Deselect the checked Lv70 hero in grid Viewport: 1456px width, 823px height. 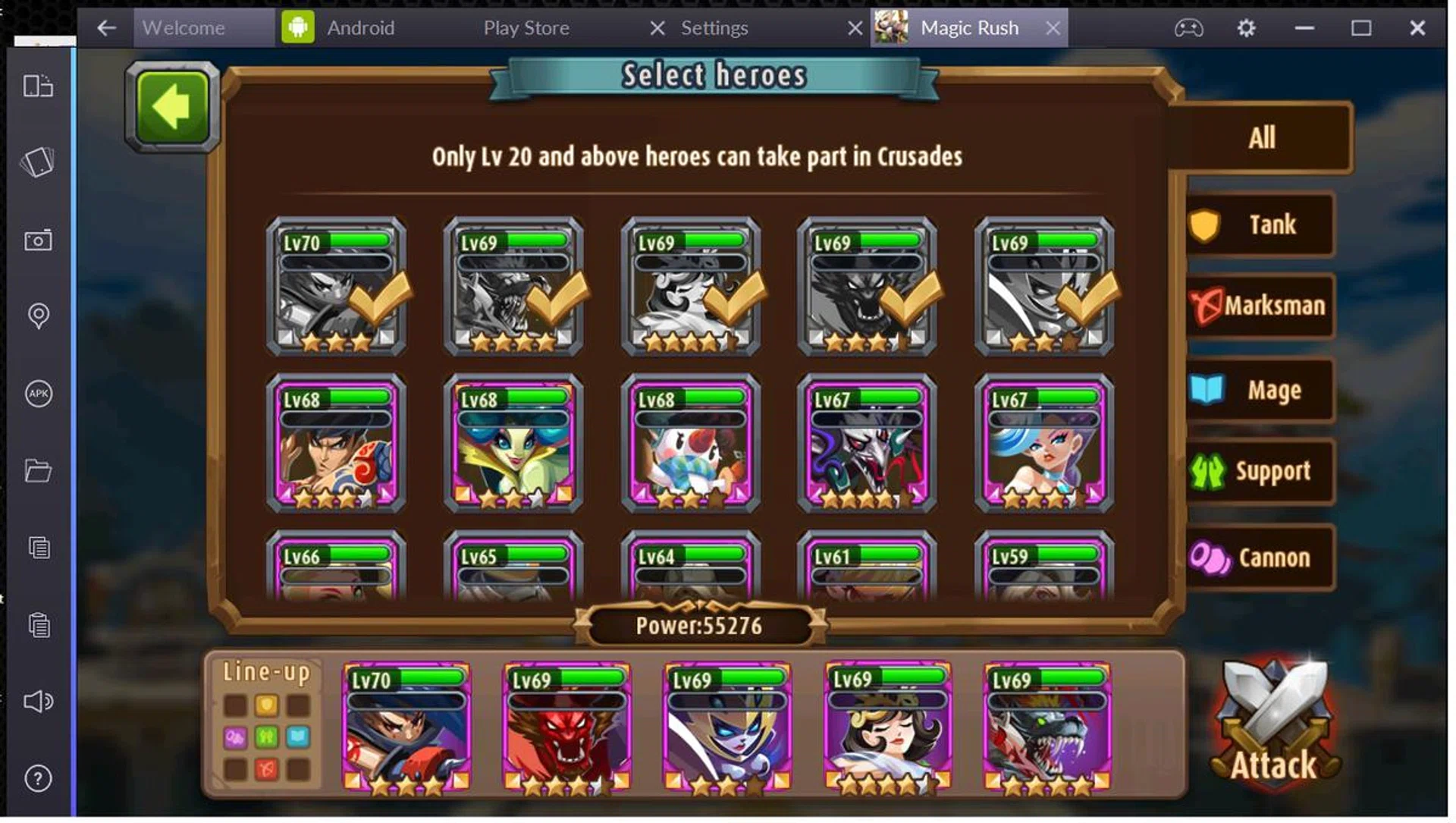click(x=336, y=287)
